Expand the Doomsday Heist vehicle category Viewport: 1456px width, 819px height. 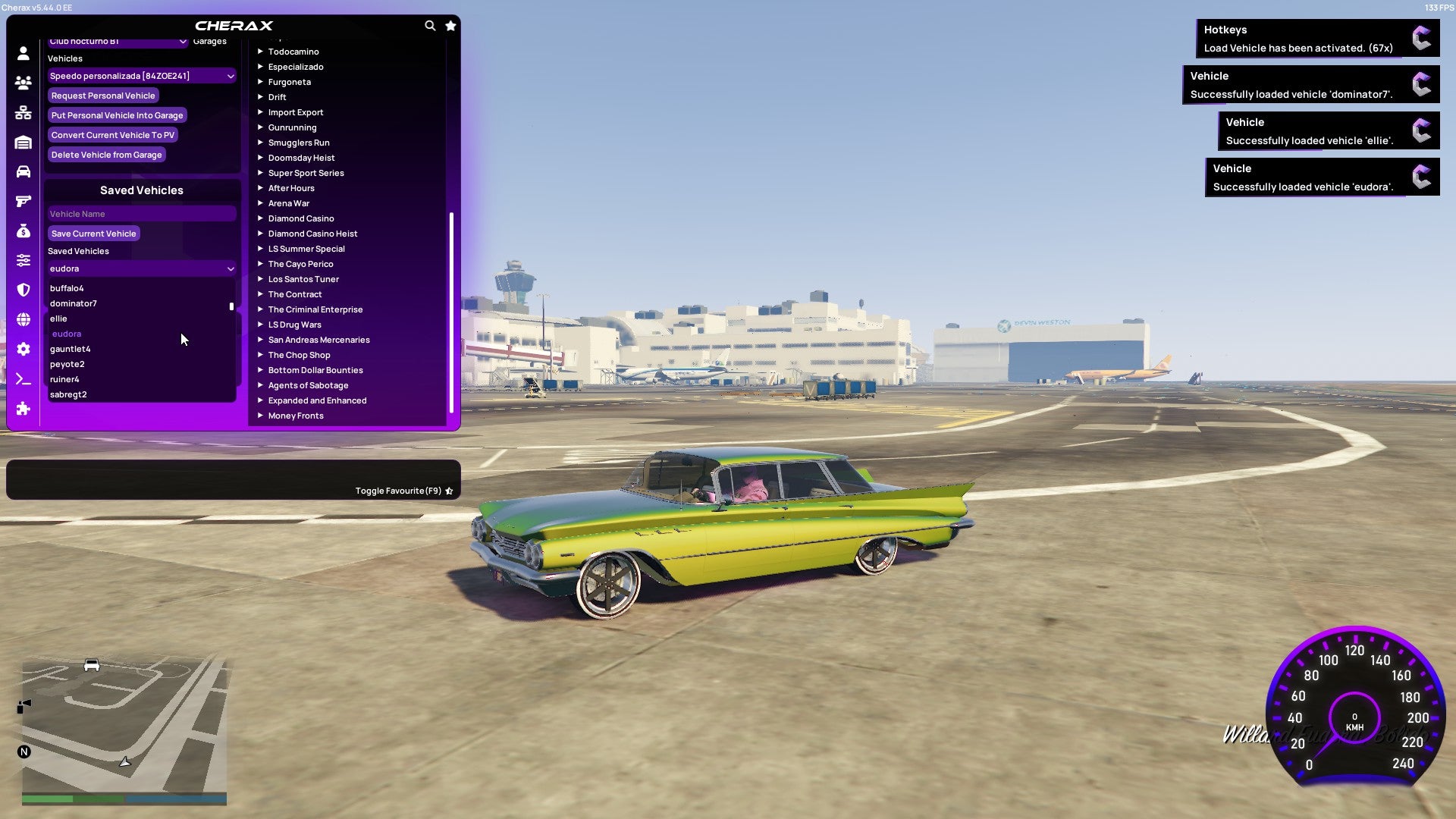click(x=300, y=157)
